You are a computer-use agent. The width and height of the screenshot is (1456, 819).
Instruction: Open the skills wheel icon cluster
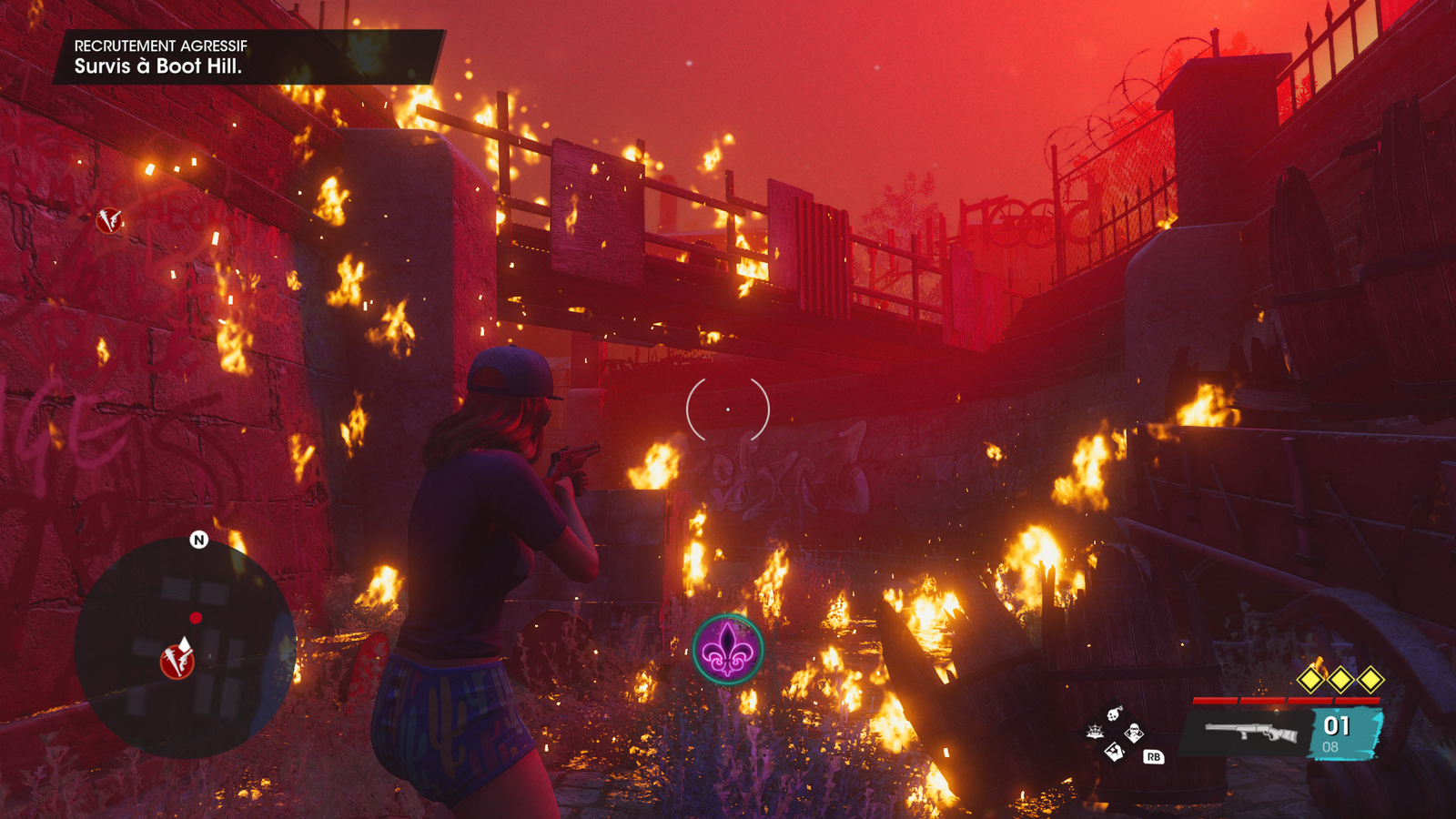tap(1115, 733)
